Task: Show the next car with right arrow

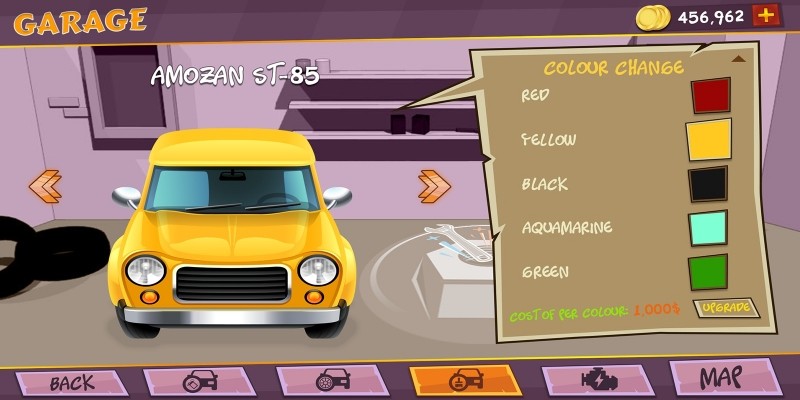Action: click(434, 185)
